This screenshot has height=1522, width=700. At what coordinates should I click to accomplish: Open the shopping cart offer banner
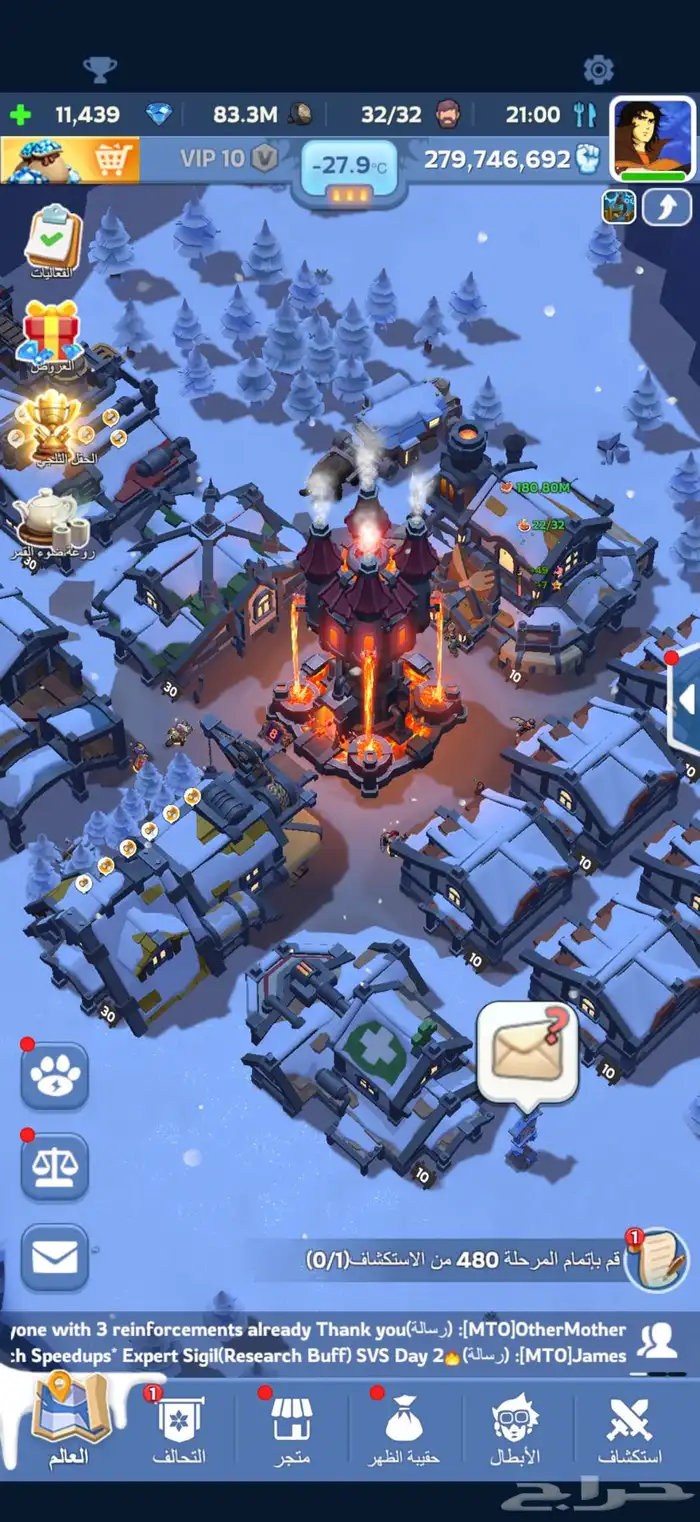click(70, 159)
